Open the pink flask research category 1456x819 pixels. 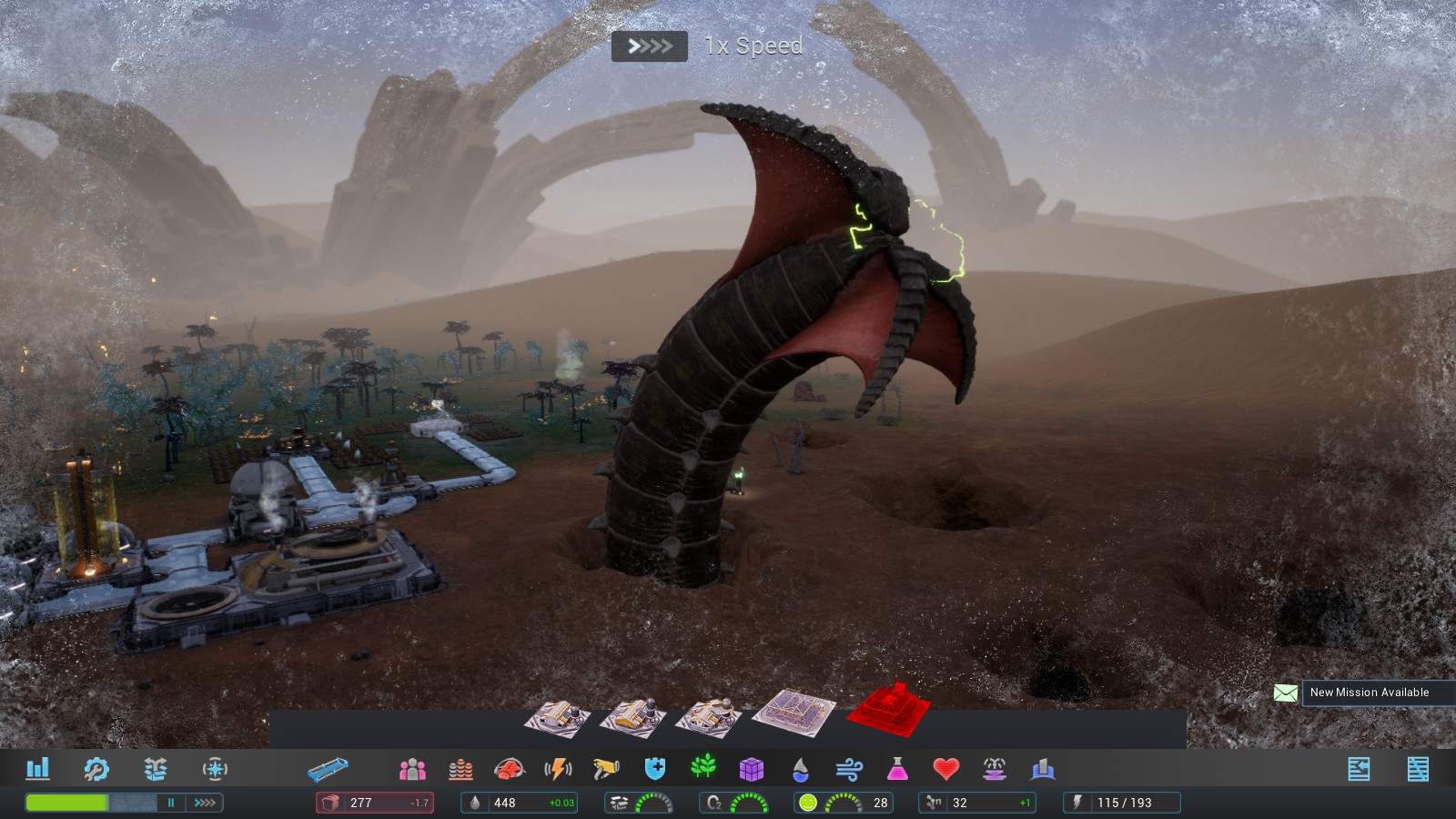(897, 770)
